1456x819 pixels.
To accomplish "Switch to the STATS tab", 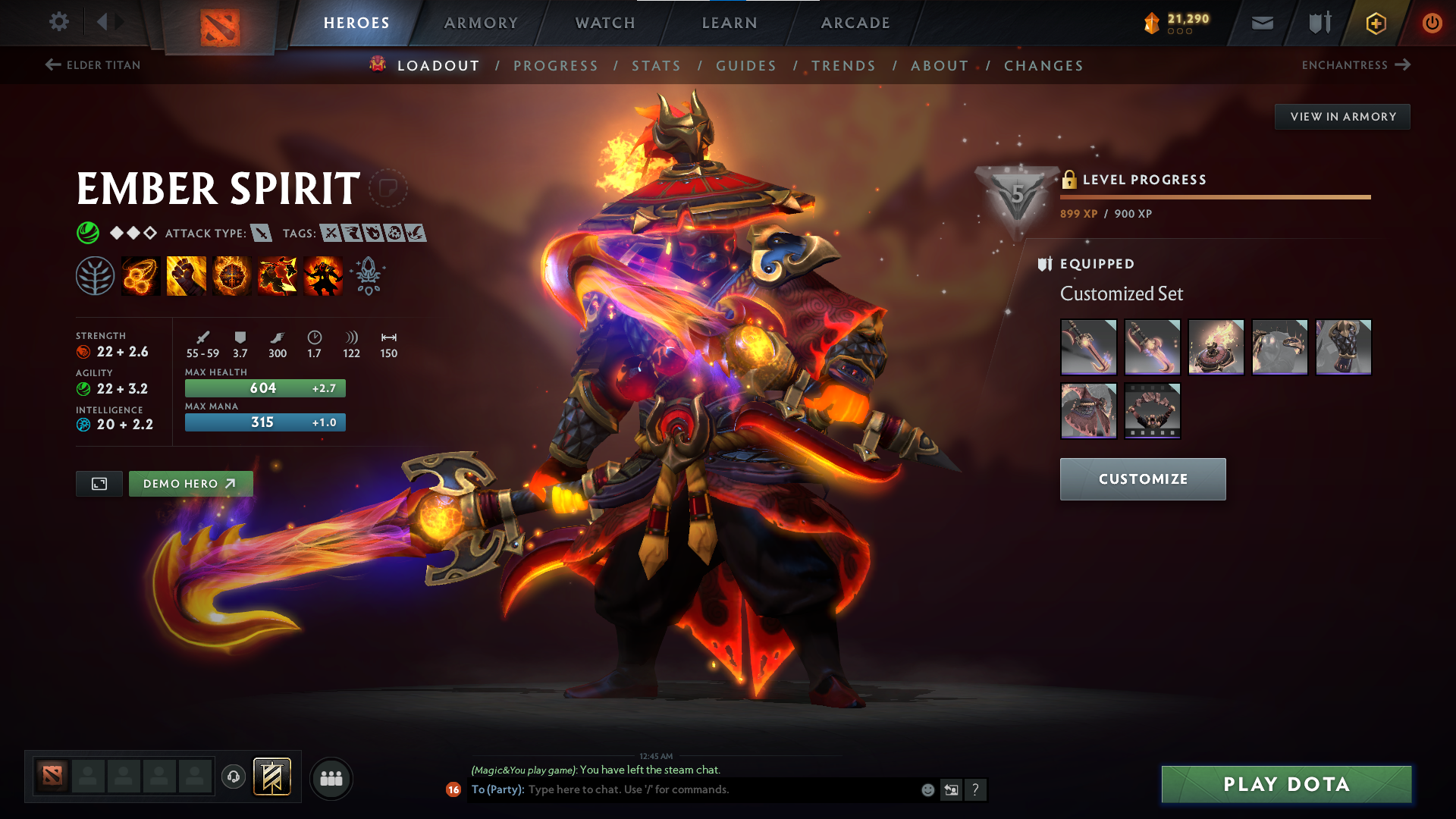I will 657,66.
